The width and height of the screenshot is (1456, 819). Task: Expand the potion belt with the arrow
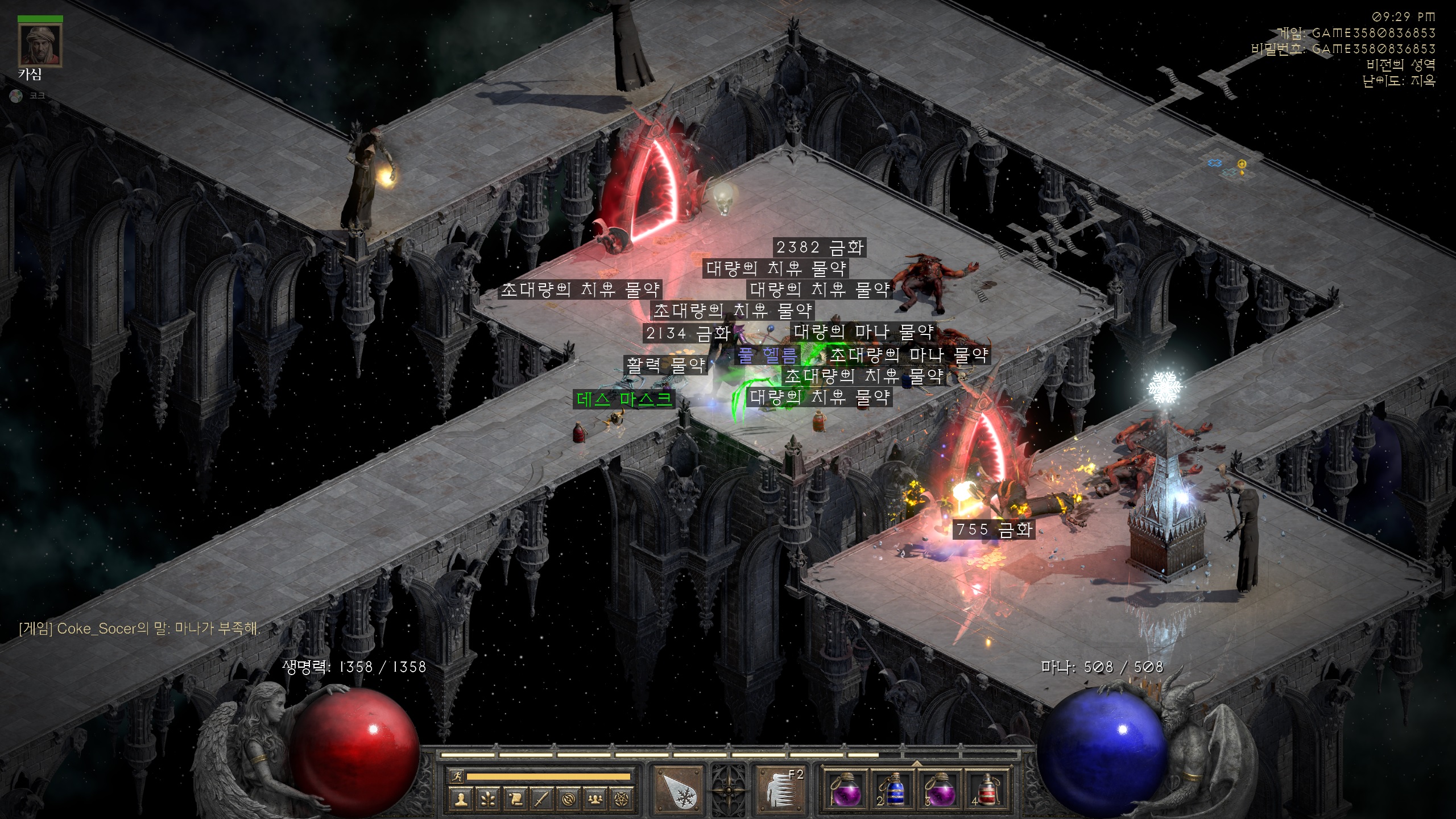pyautogui.click(x=916, y=763)
